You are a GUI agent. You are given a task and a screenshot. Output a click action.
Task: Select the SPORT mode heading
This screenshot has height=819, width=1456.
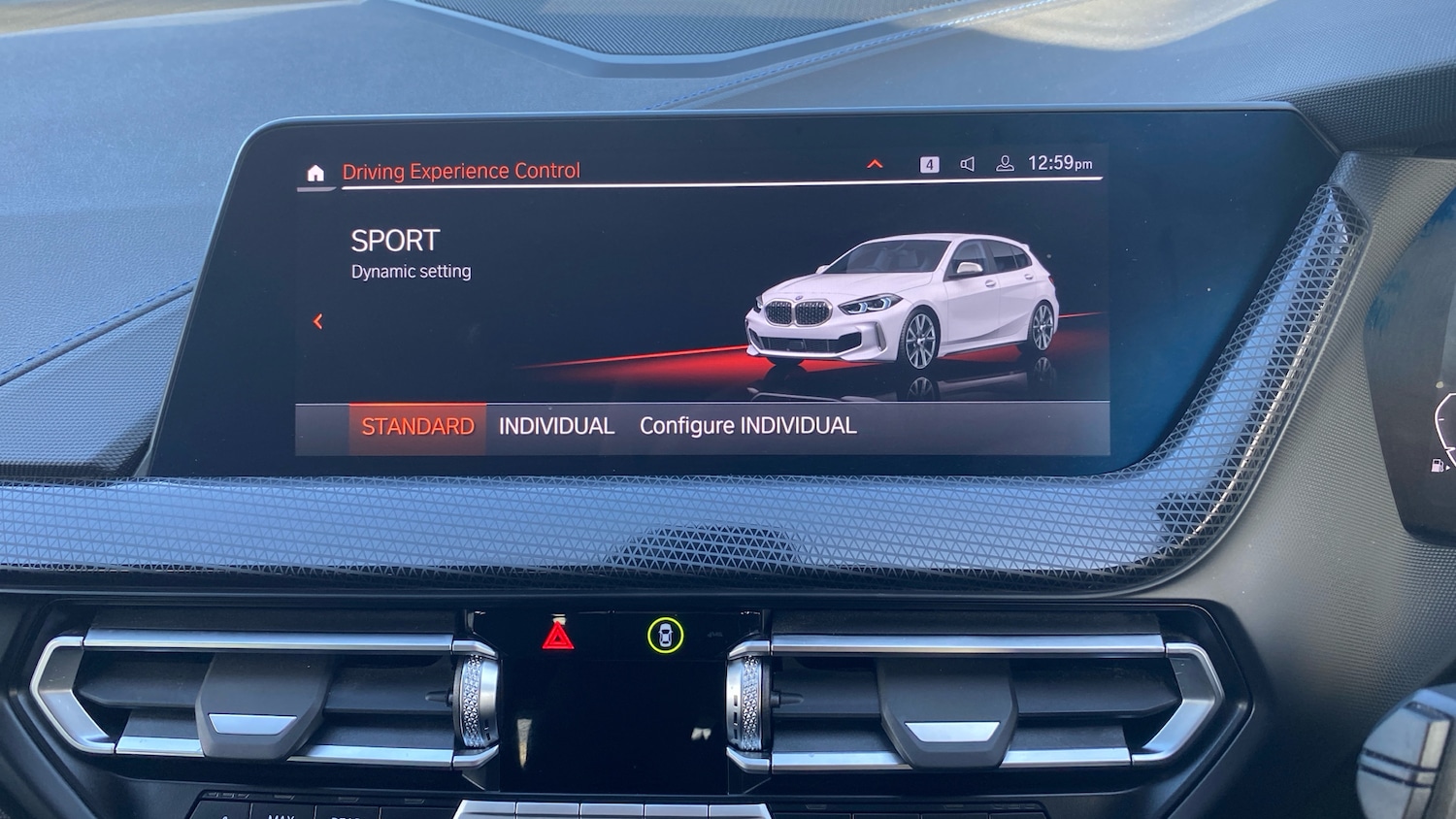[x=394, y=240]
